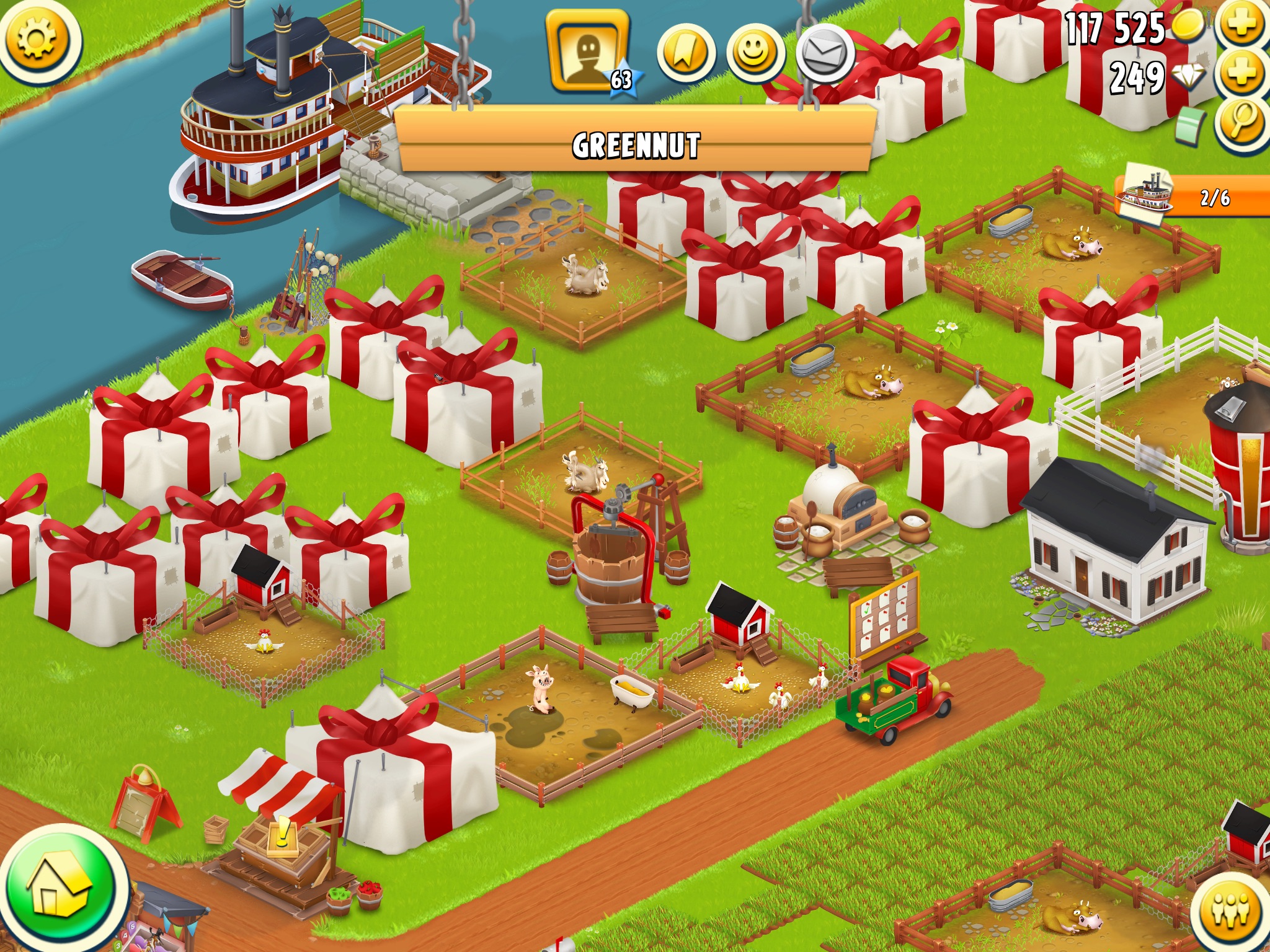Add more coins with plus button
1270x952 pixels.
click(1242, 25)
